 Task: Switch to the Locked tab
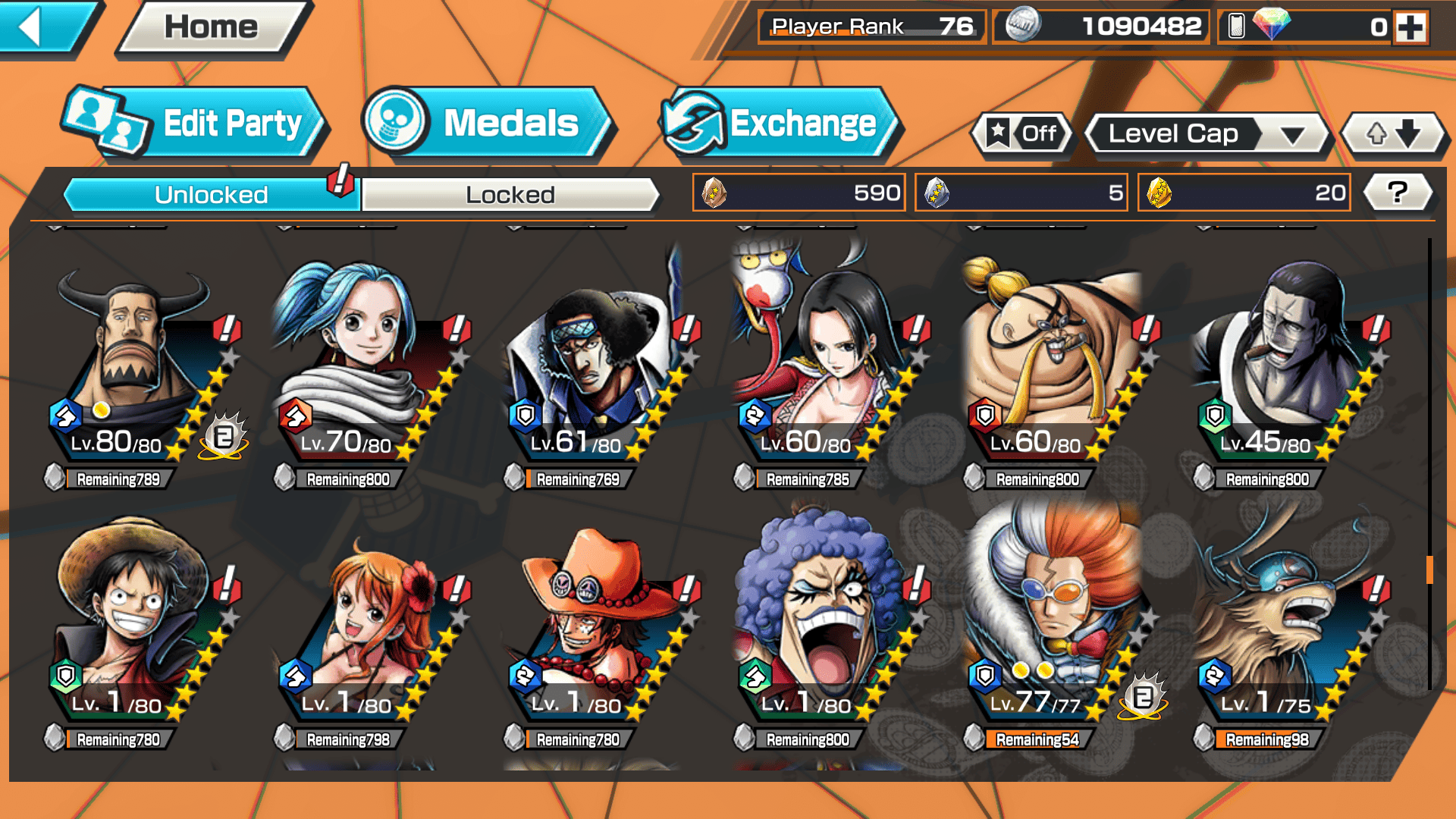click(x=510, y=195)
